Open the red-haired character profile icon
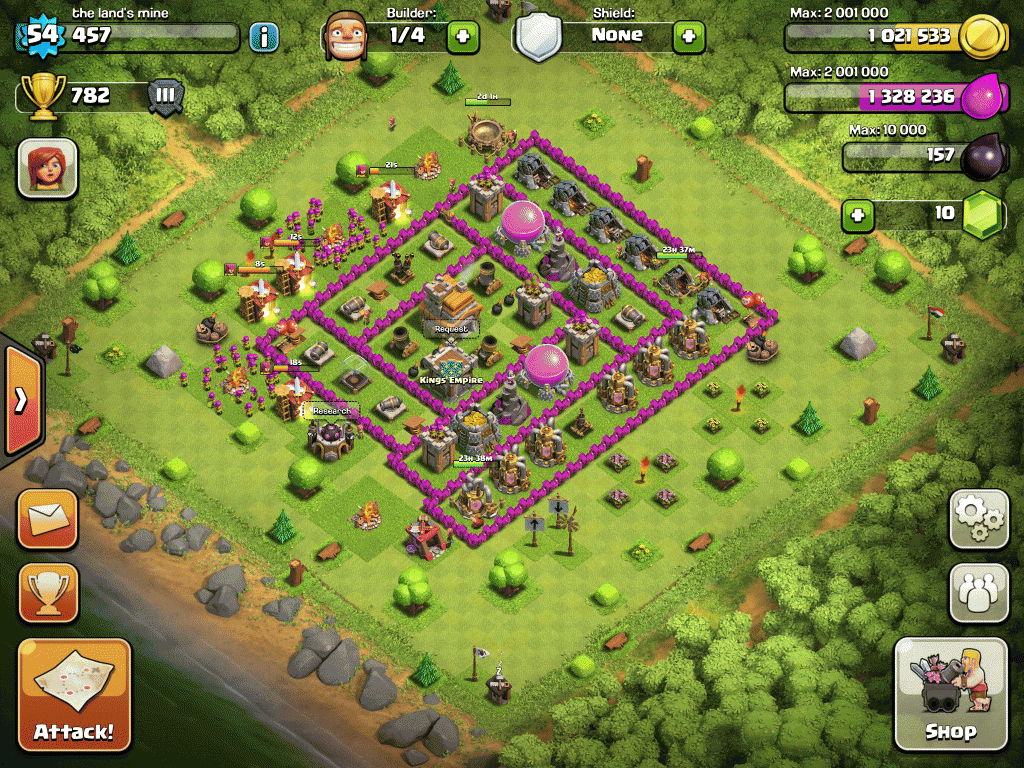The height and width of the screenshot is (768, 1024). (47, 167)
